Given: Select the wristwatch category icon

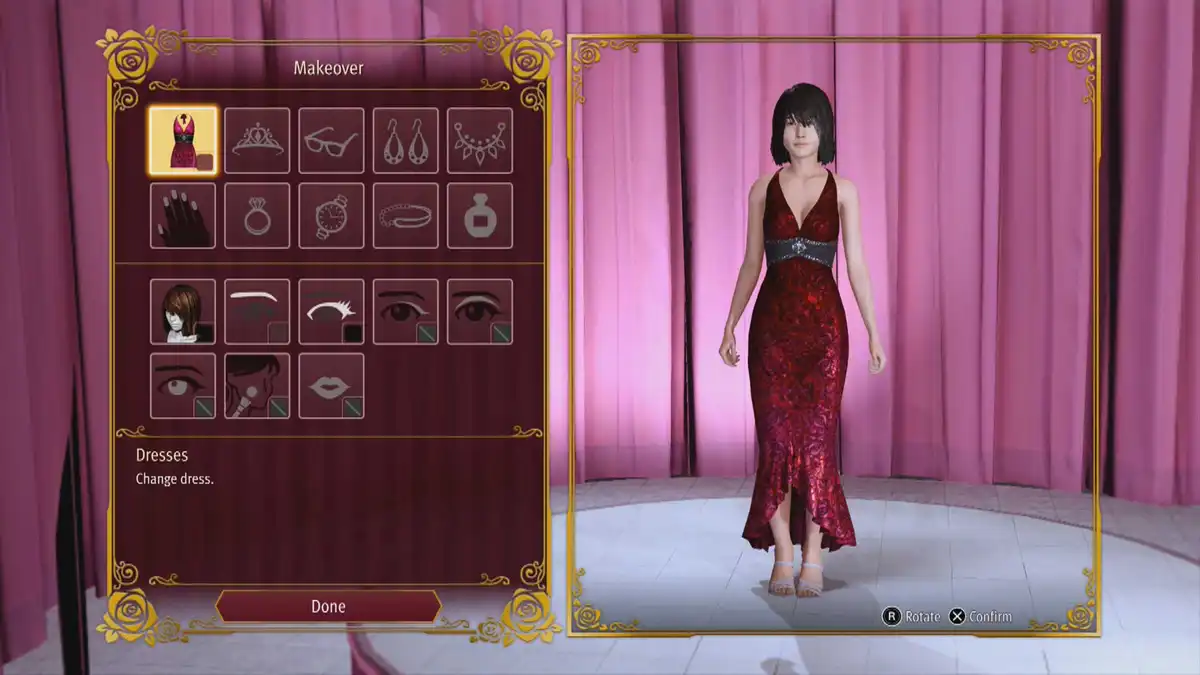Looking at the screenshot, I should click(331, 215).
